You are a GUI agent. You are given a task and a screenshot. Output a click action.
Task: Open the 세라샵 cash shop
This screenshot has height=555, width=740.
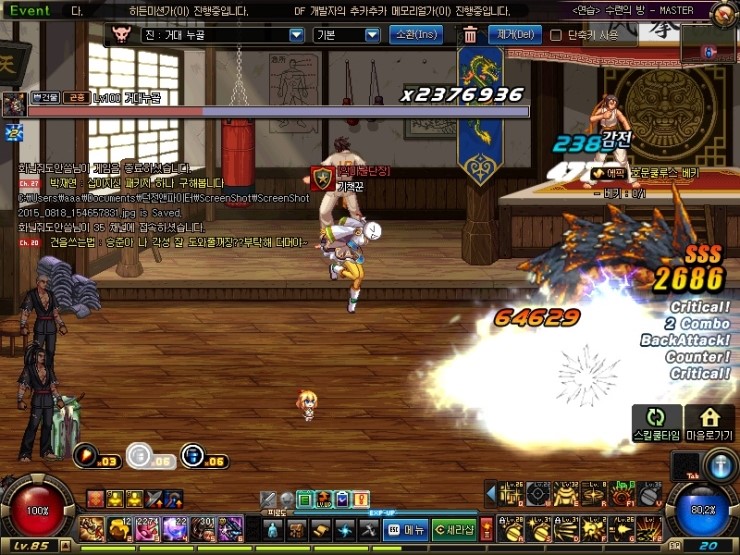454,529
